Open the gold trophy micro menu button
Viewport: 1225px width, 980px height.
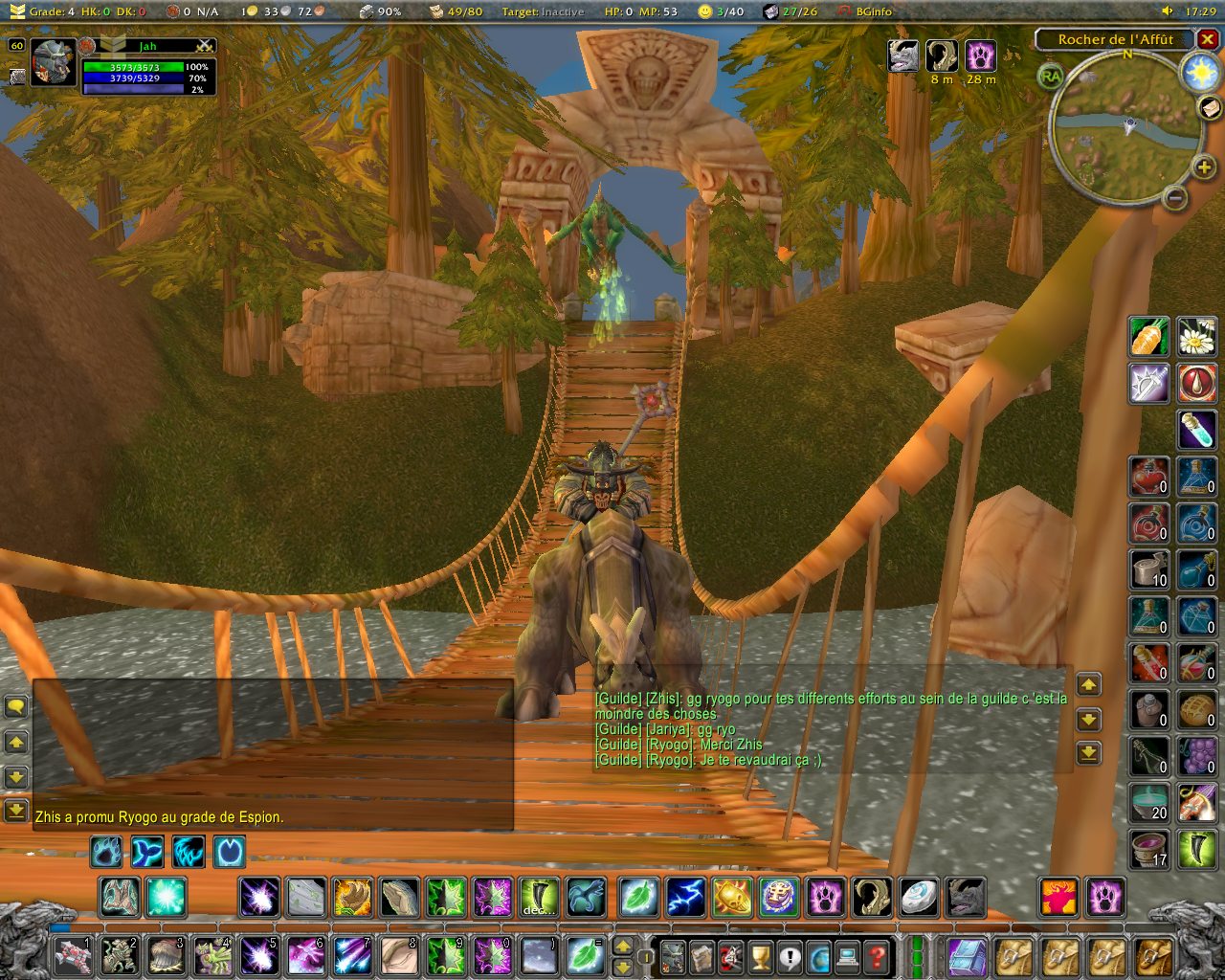pyautogui.click(x=760, y=955)
